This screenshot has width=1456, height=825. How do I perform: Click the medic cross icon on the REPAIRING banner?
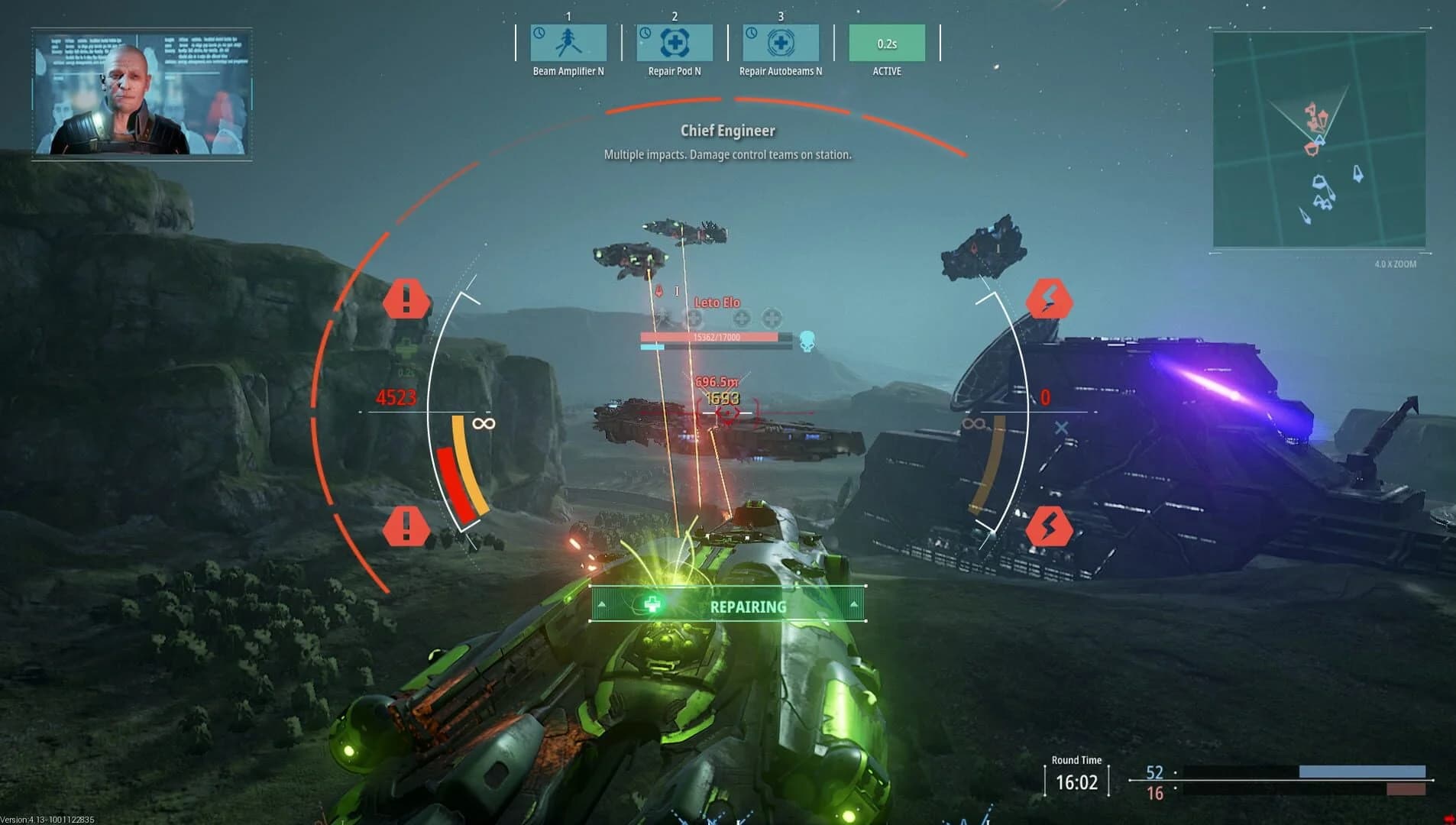(651, 603)
